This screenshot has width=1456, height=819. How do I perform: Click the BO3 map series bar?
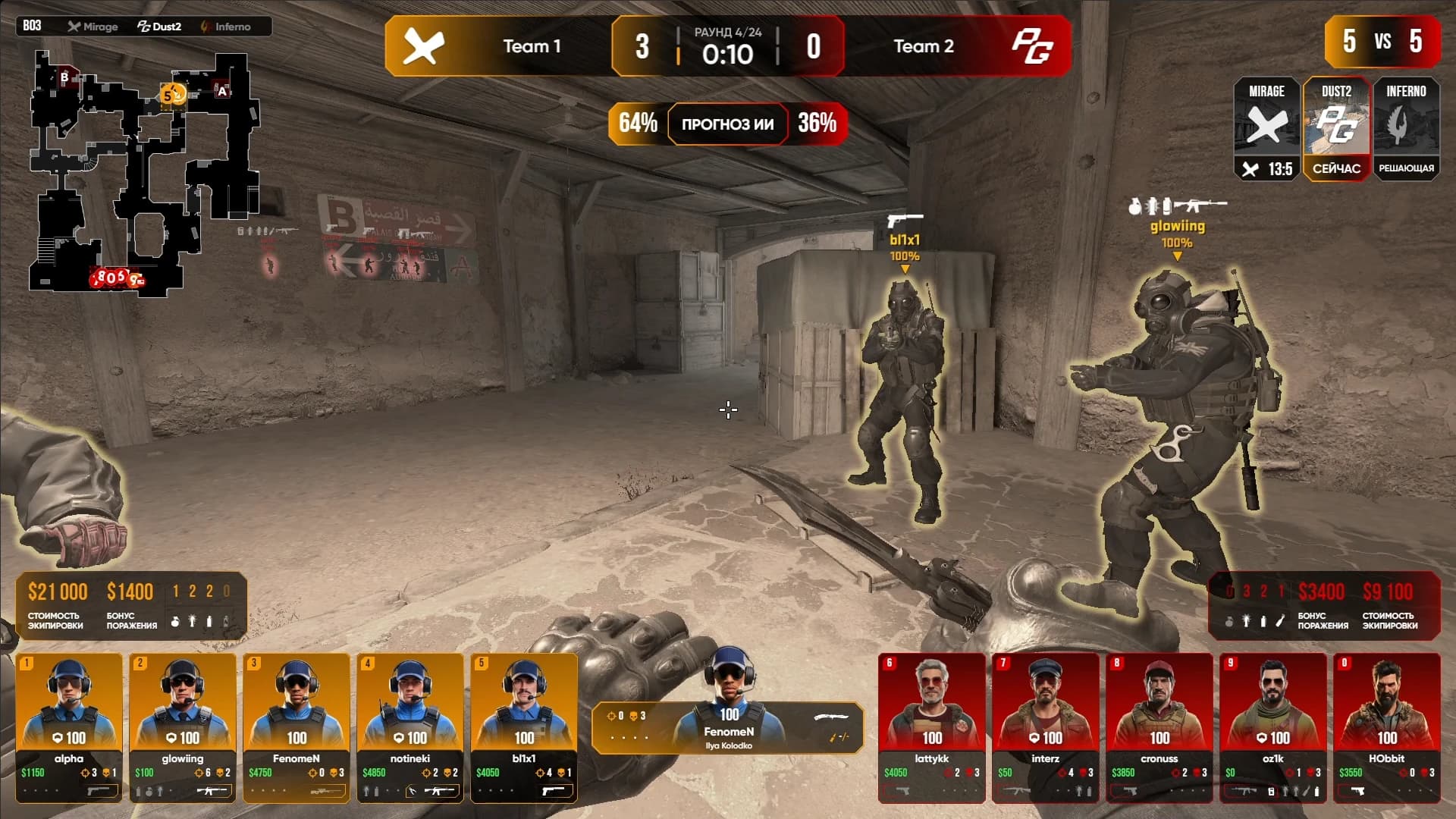[x=144, y=27]
